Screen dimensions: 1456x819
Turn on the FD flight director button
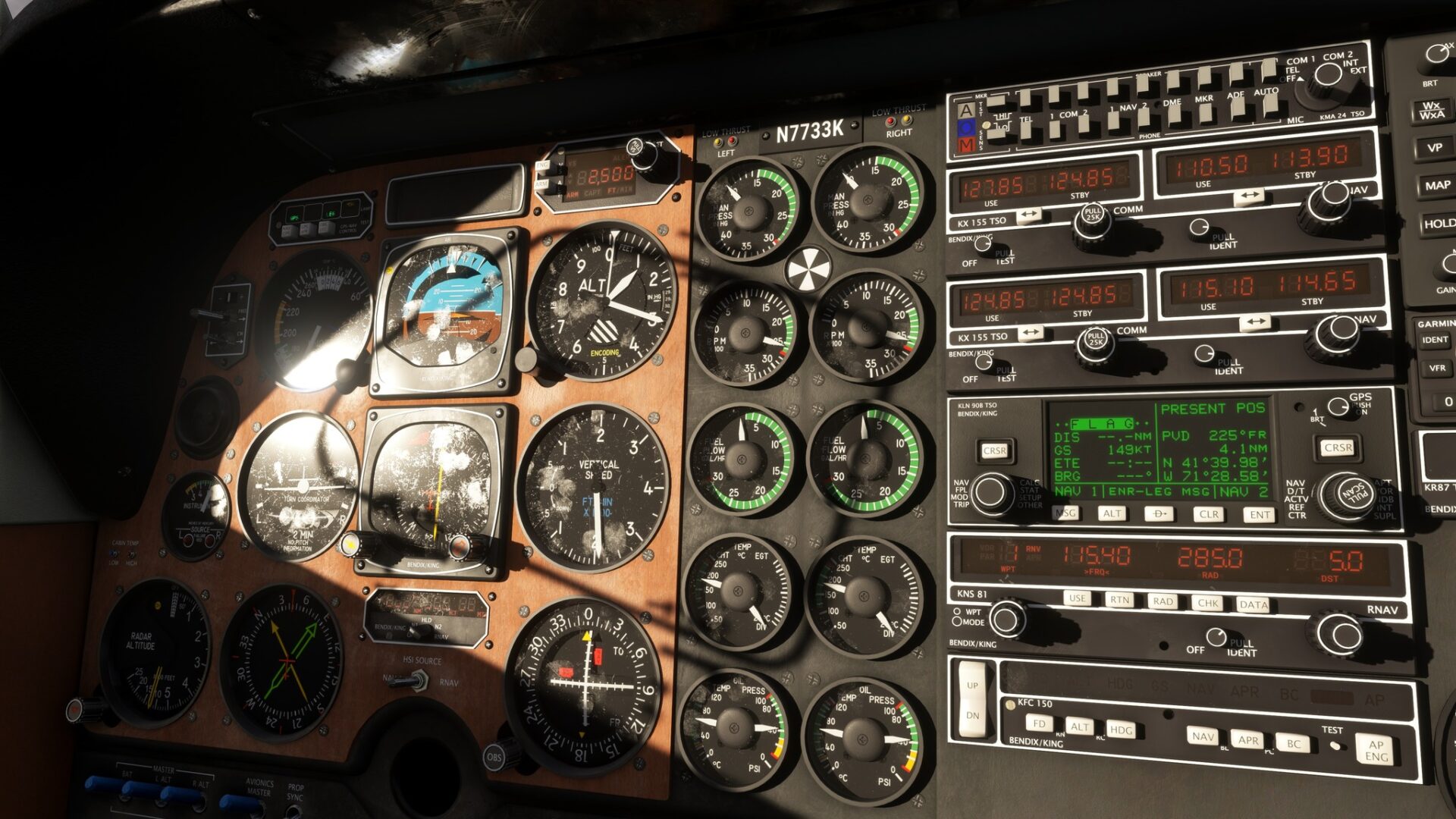(x=1039, y=723)
